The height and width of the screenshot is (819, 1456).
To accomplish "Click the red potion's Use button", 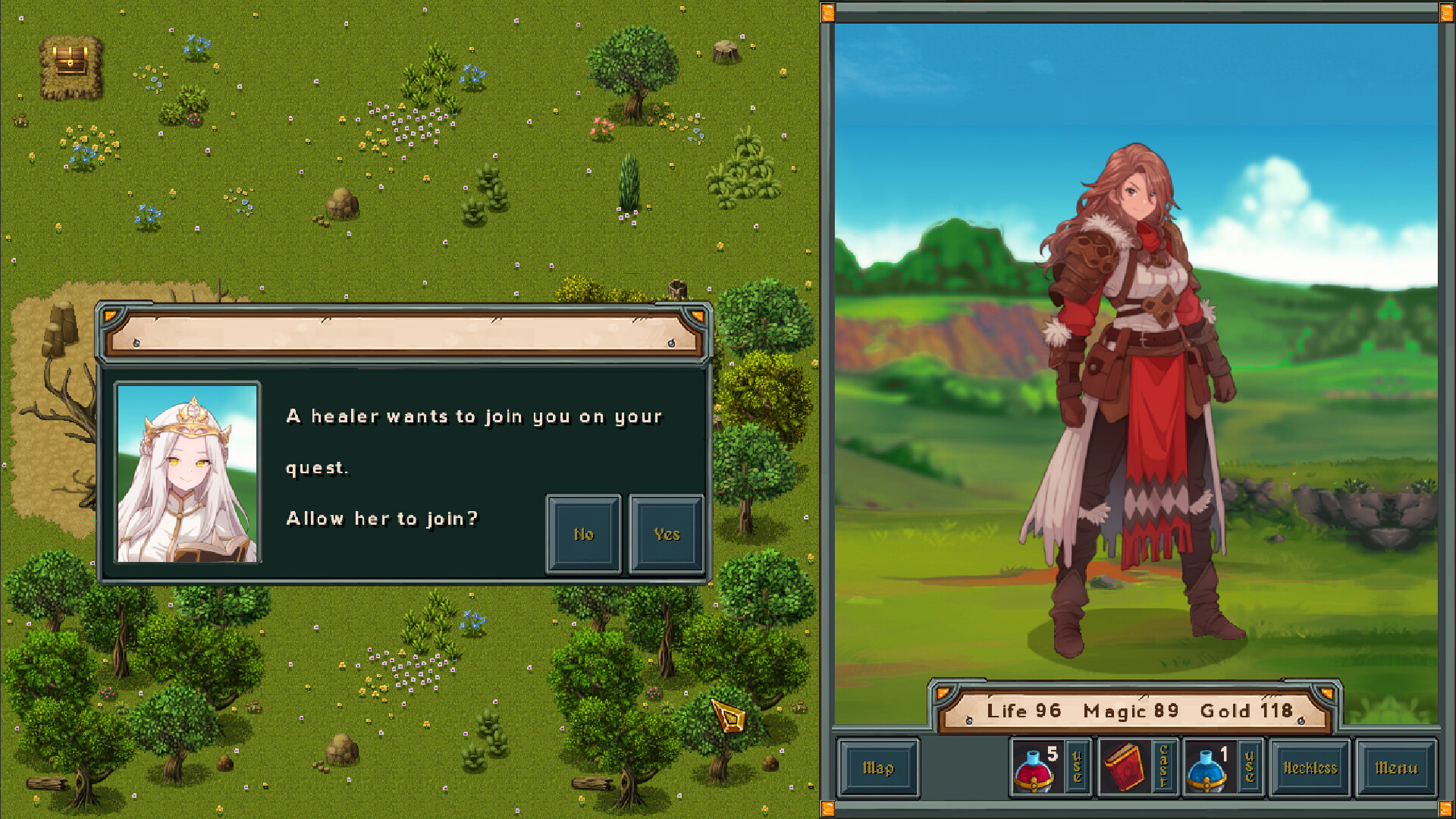I will 1076,766.
